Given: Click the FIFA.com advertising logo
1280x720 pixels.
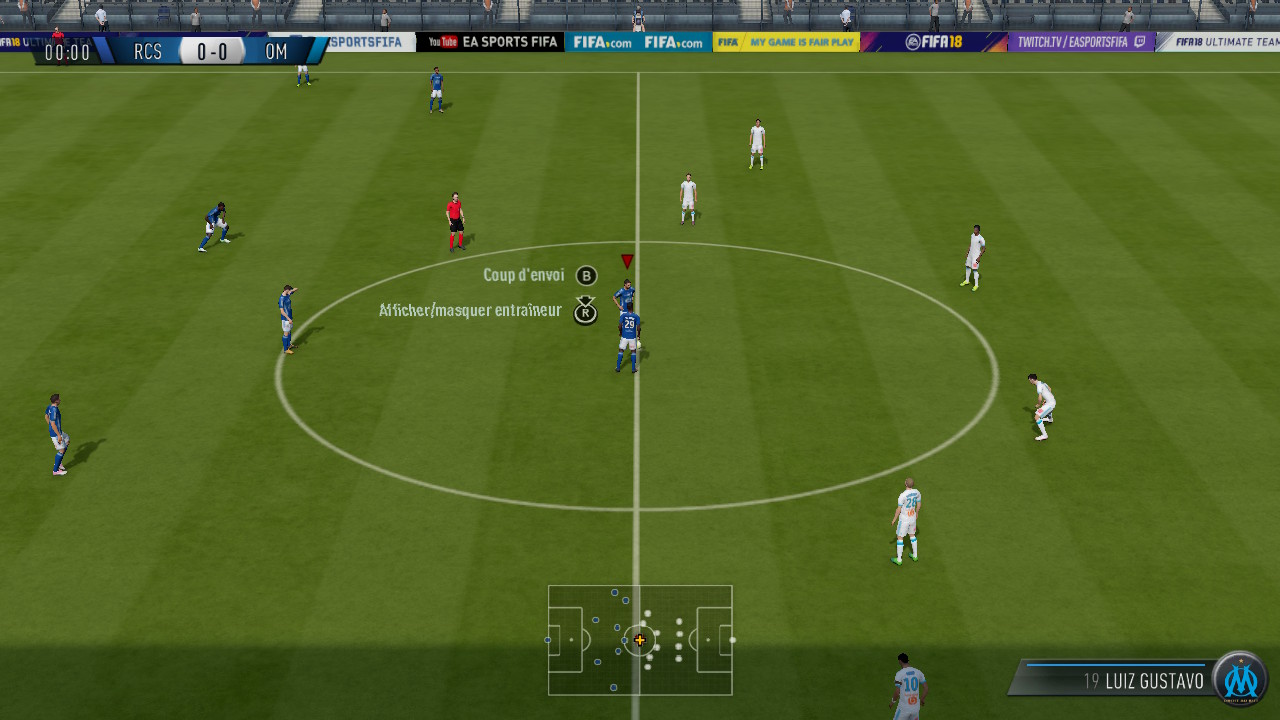Looking at the screenshot, I should tap(604, 42).
